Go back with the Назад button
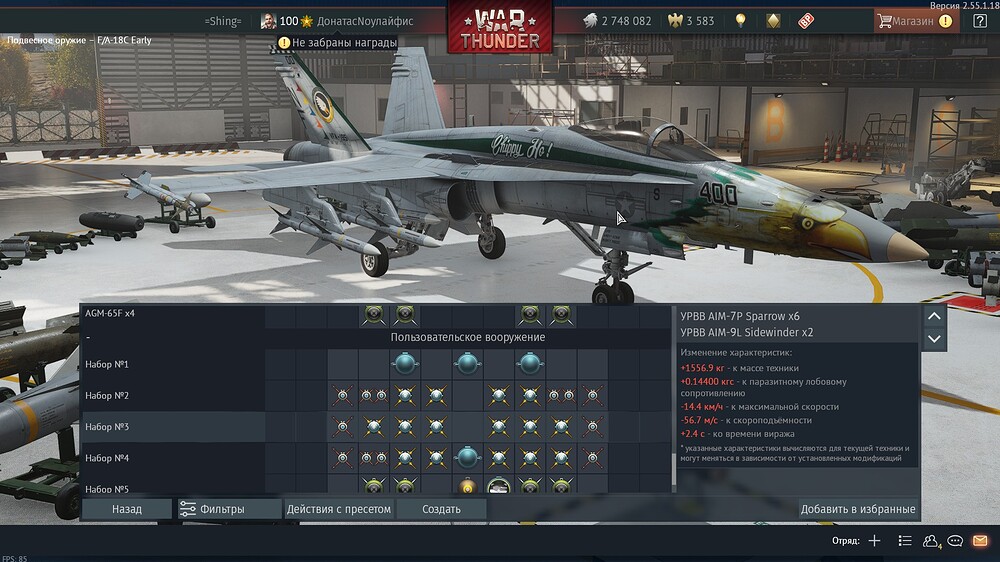The image size is (1000, 562). click(x=127, y=509)
